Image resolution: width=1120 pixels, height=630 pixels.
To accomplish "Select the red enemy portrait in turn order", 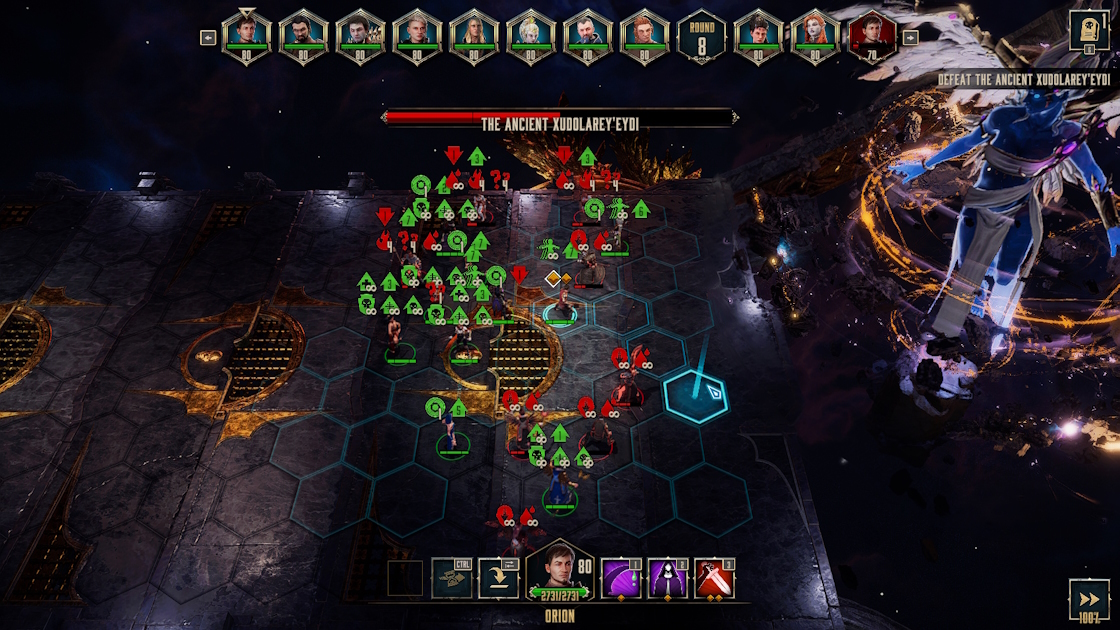I will [873, 36].
